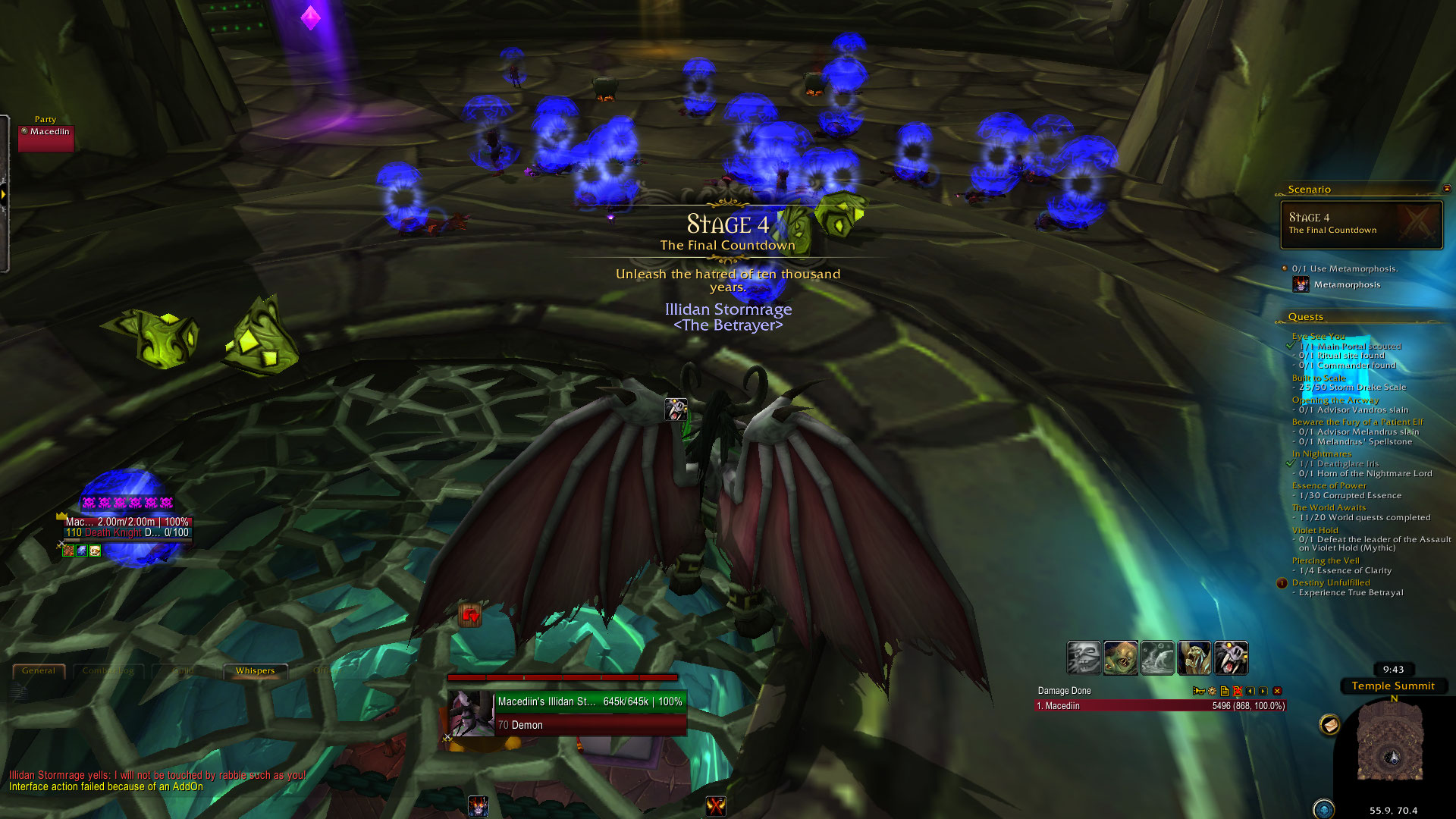Go to the next damage meter segment

[x=1263, y=691]
